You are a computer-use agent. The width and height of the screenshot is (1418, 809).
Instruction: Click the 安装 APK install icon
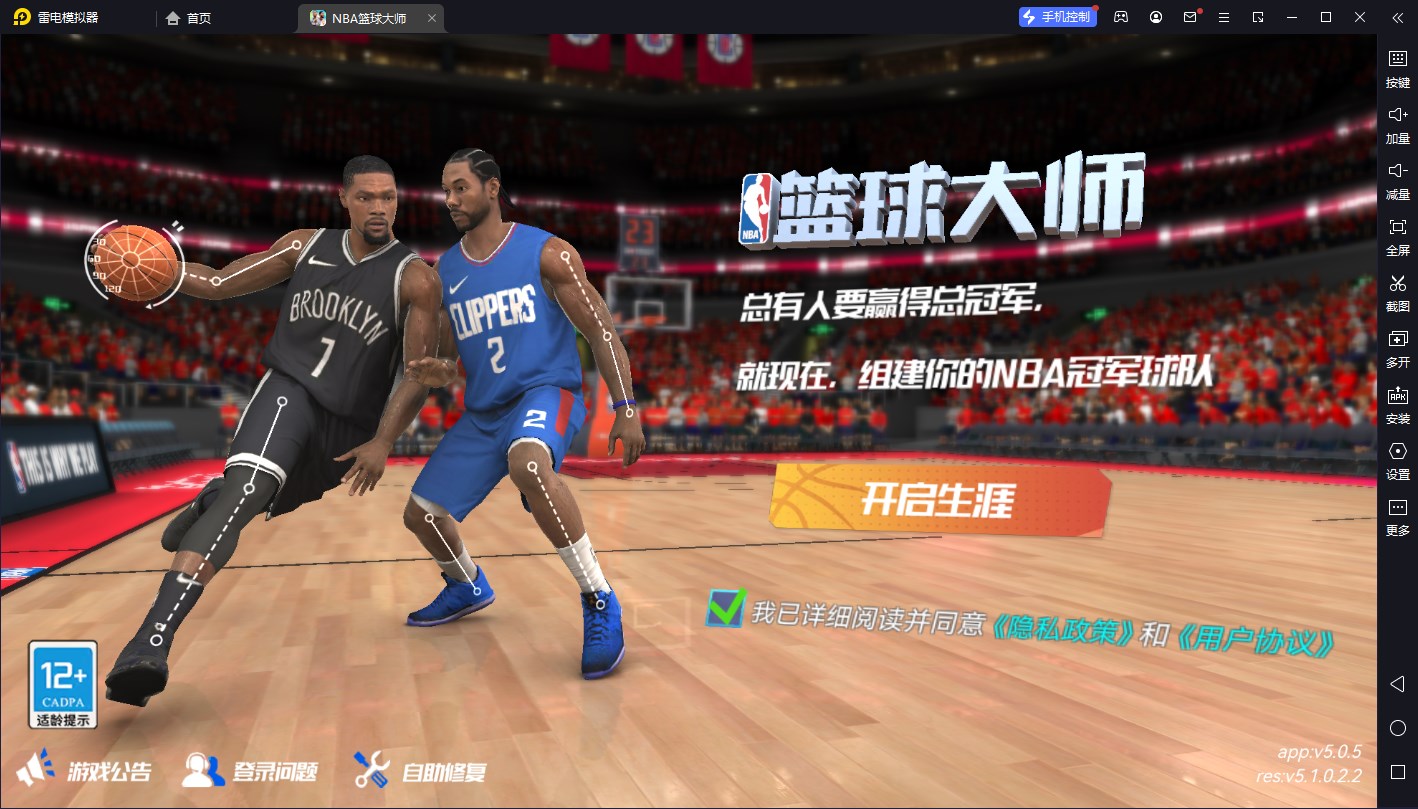1397,406
